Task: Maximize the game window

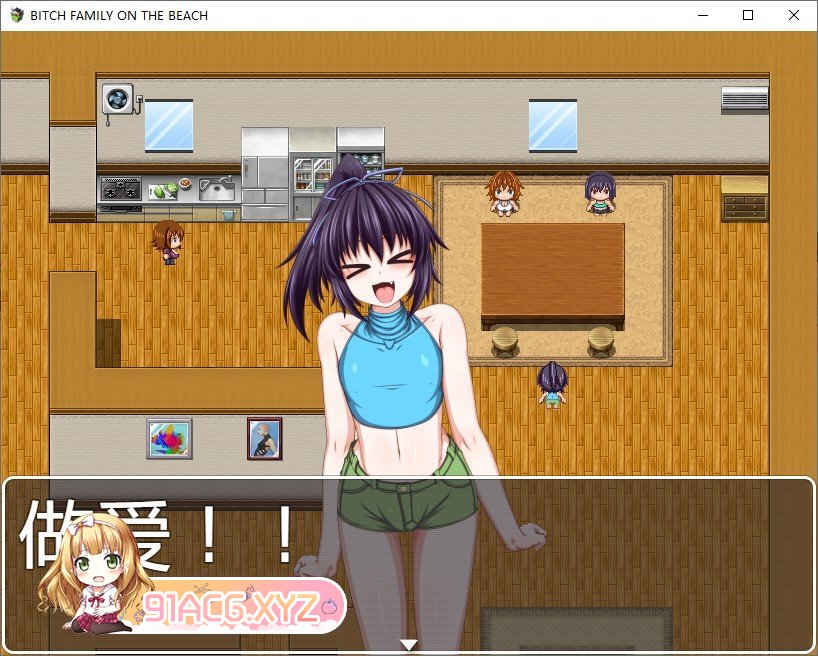Action: 748,15
